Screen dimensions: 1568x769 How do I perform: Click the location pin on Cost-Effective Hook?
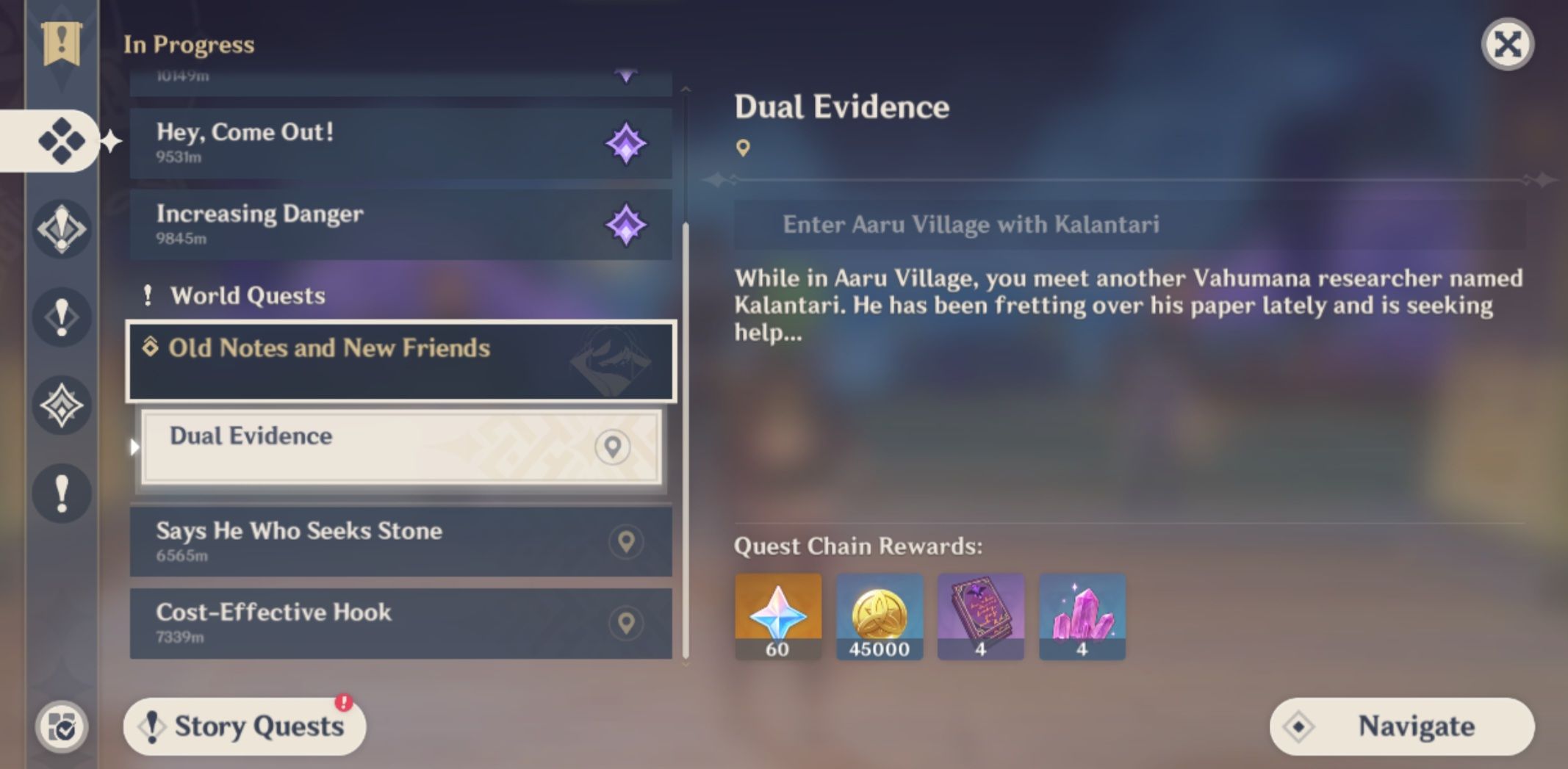[624, 624]
